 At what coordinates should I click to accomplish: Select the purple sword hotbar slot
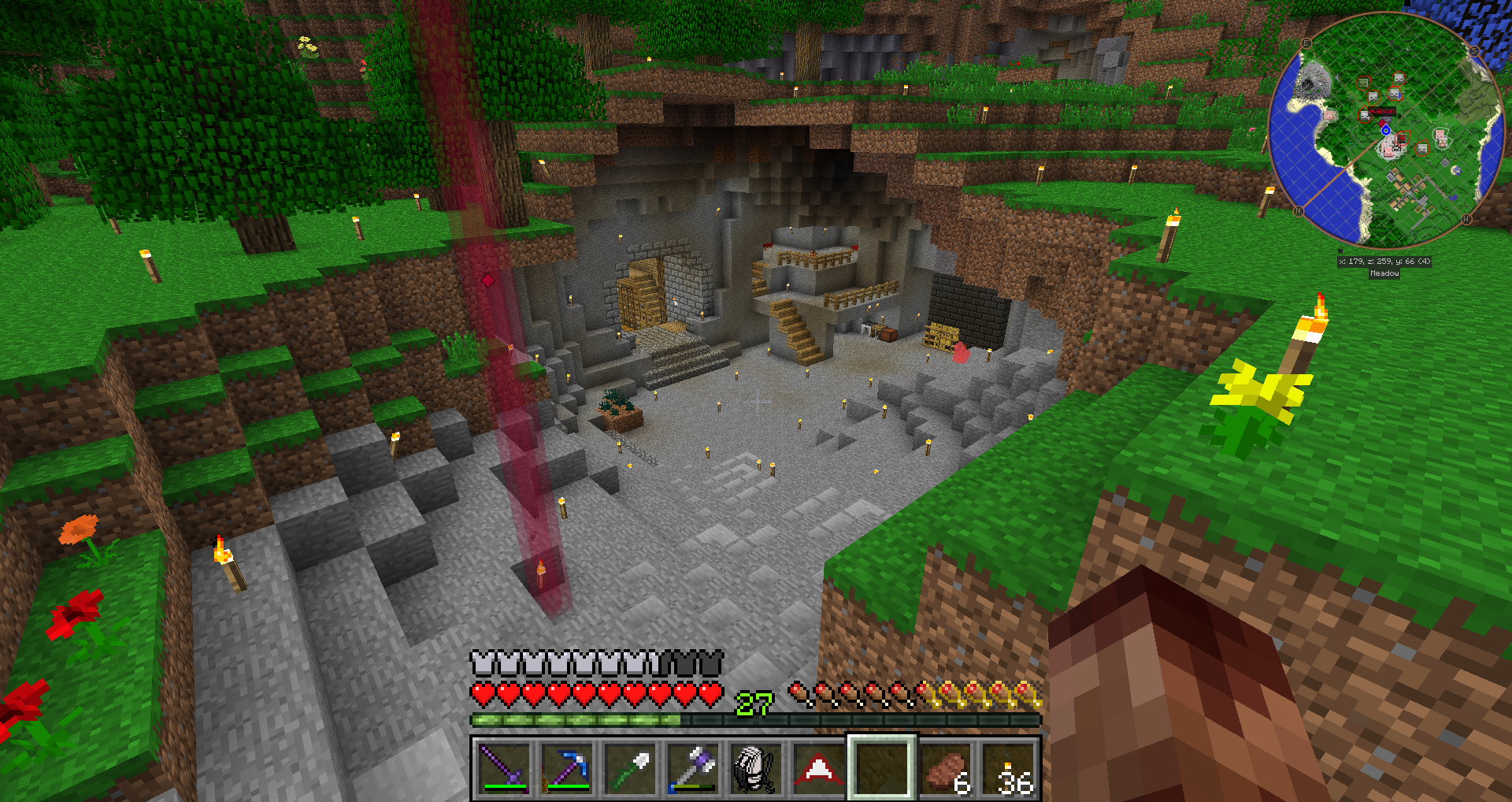[x=504, y=767]
